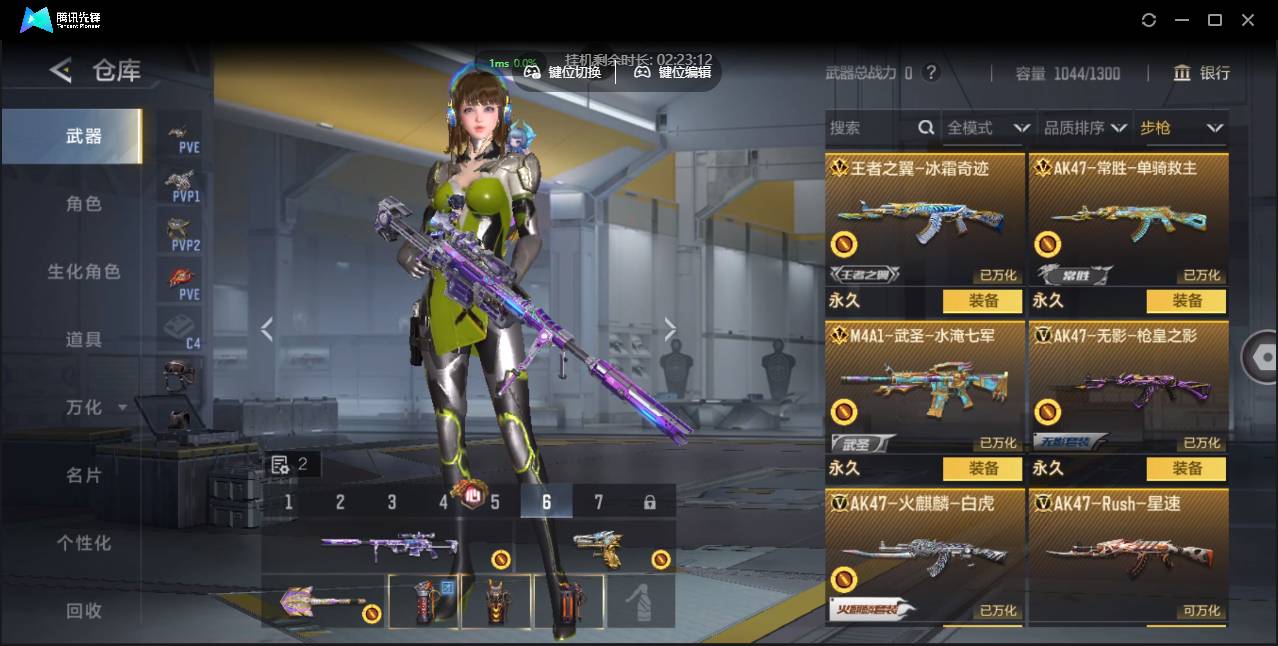Open the 品质排序 sort dropdown
The height and width of the screenshot is (646, 1278).
click(x=1085, y=128)
